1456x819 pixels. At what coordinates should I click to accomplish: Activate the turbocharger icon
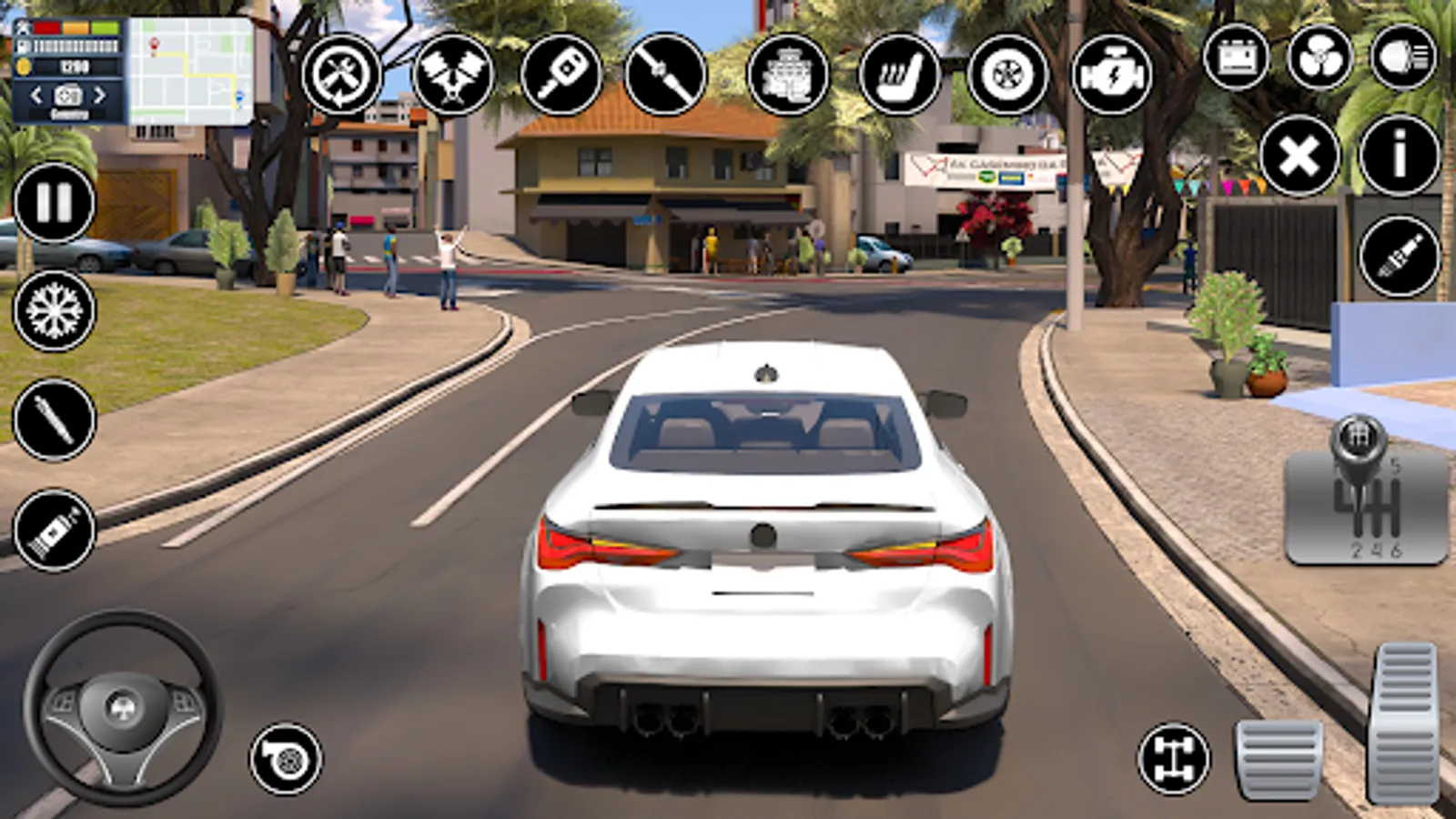tap(286, 758)
